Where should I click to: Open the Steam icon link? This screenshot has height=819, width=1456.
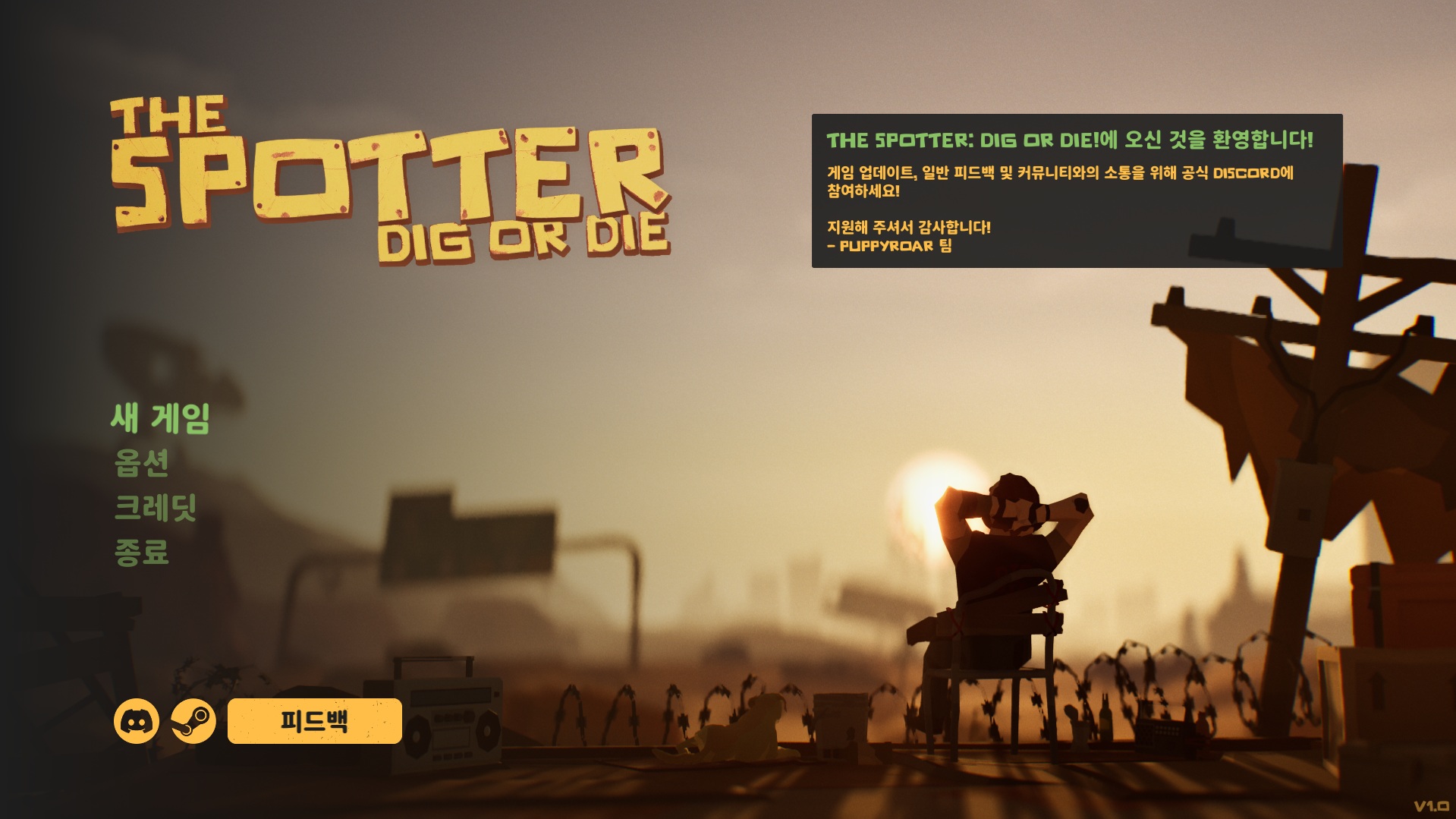click(193, 721)
